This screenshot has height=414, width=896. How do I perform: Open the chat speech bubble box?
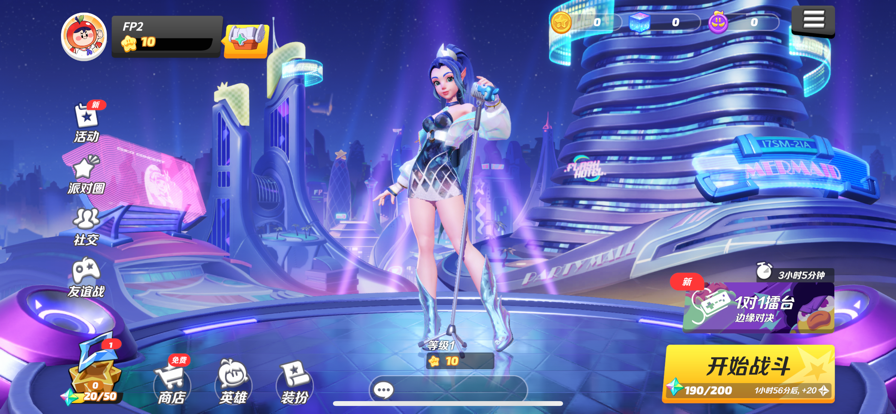(x=384, y=390)
